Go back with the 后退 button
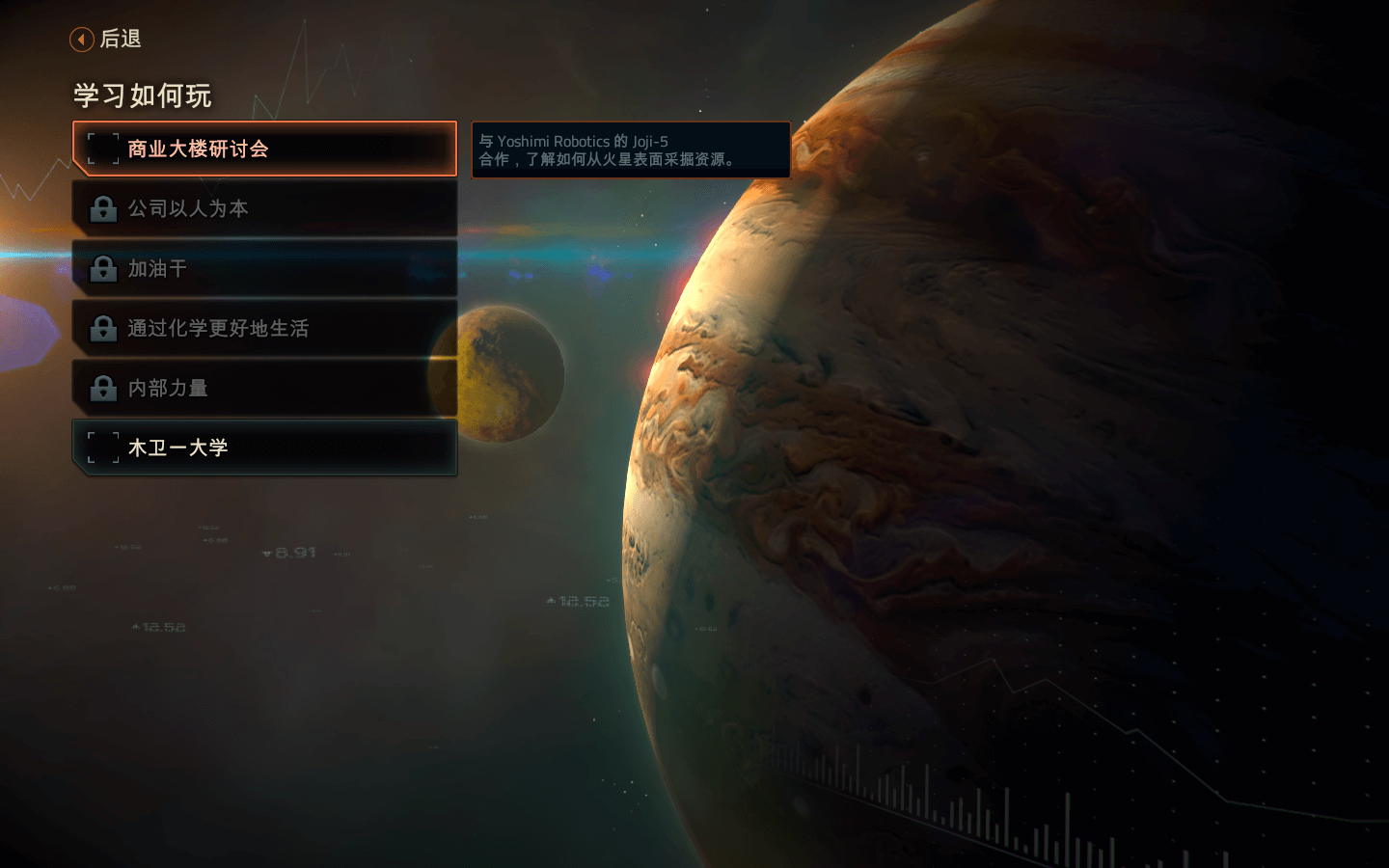 [x=106, y=40]
